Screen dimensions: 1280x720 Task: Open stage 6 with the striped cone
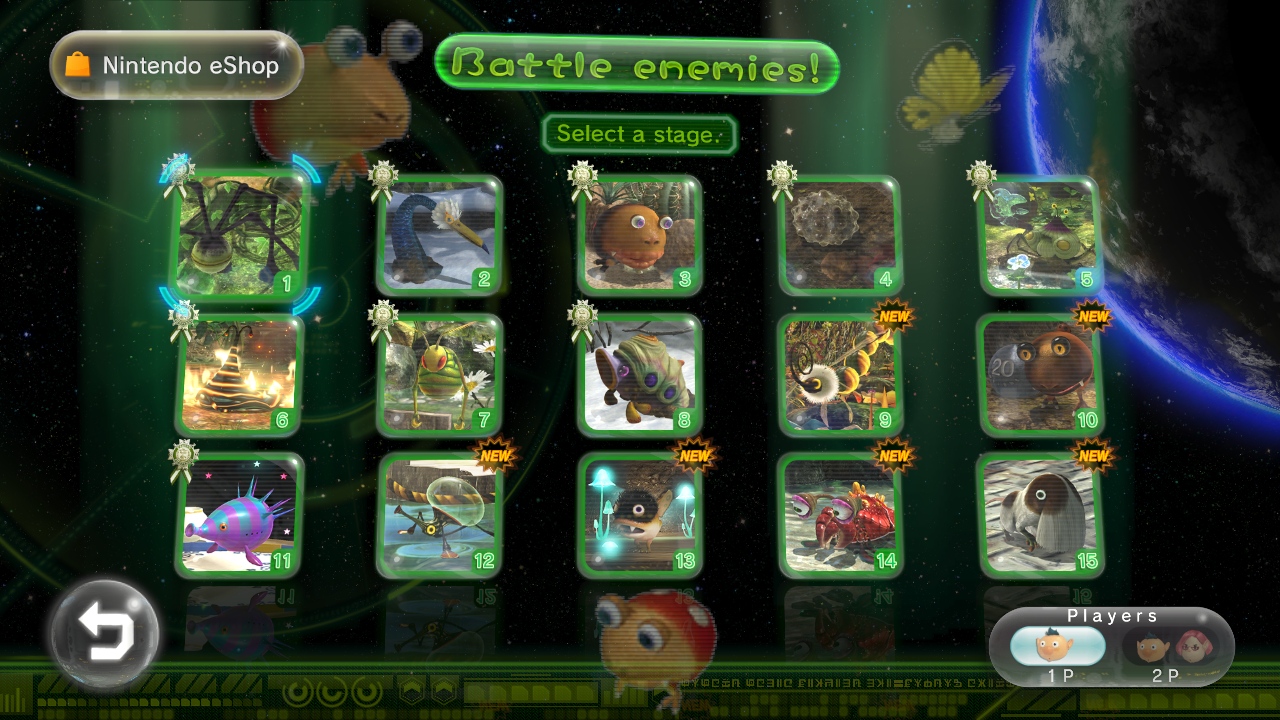240,376
